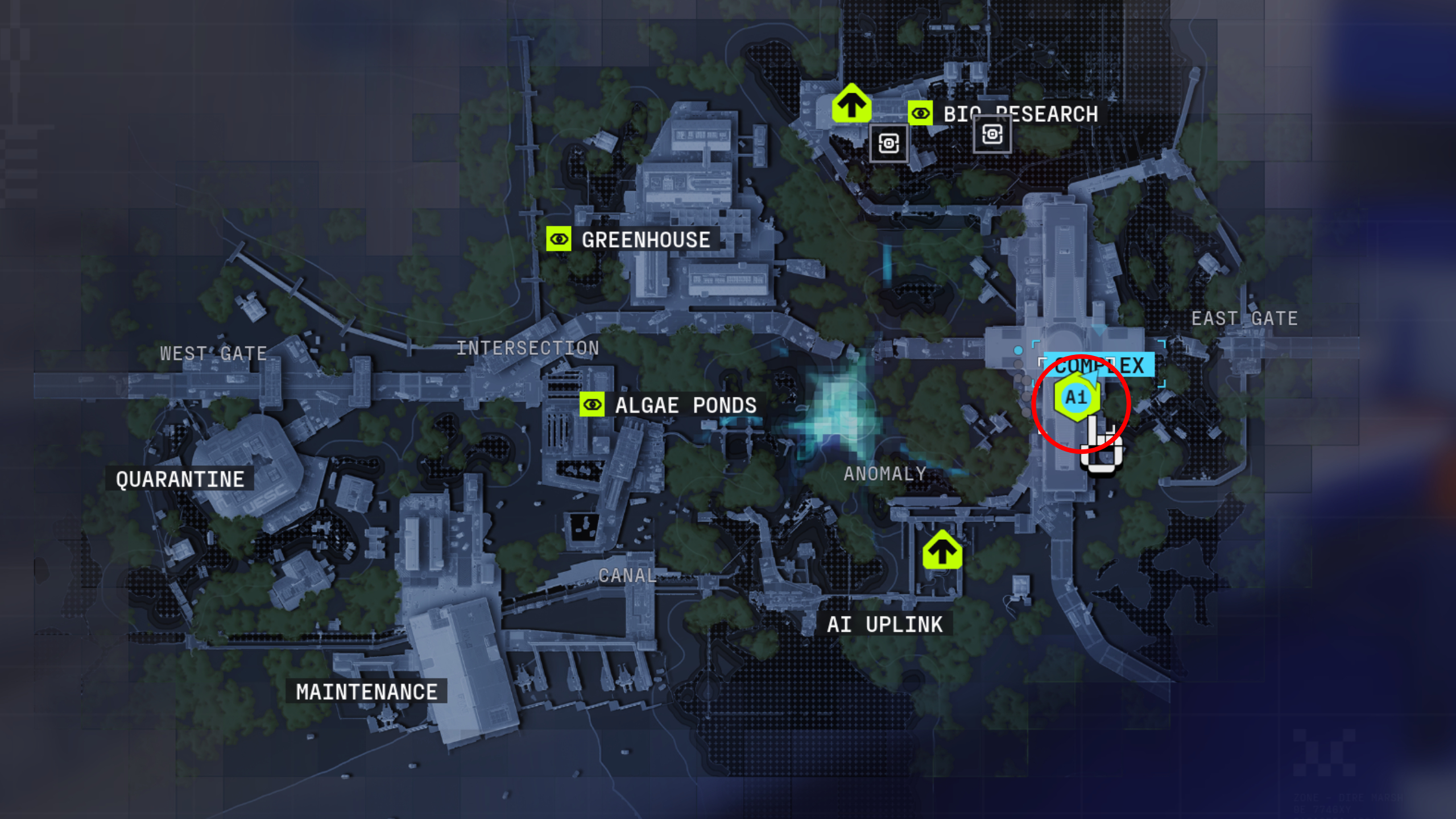Click the Greenhouse label text
Image resolution: width=1456 pixels, height=819 pixels.
(x=645, y=239)
